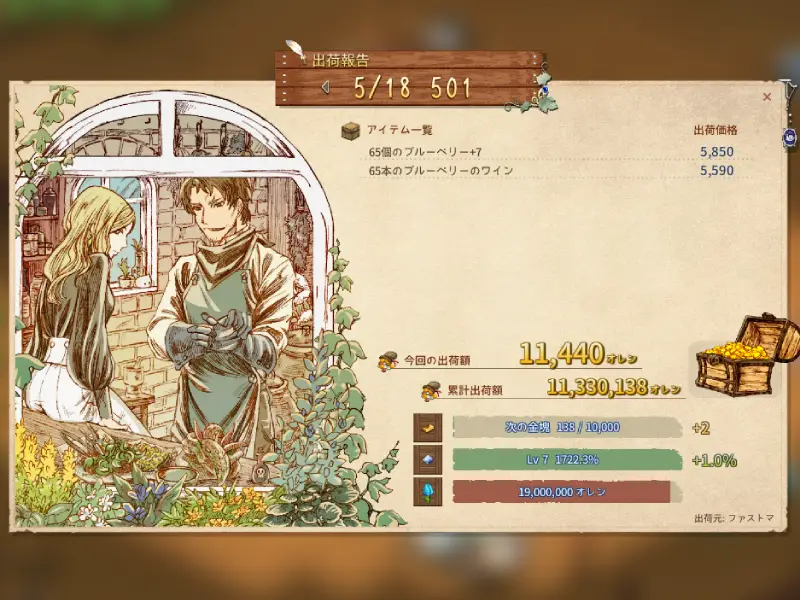
Task: Select the 65 blueberries +7 shipment row
Action: (x=552, y=152)
